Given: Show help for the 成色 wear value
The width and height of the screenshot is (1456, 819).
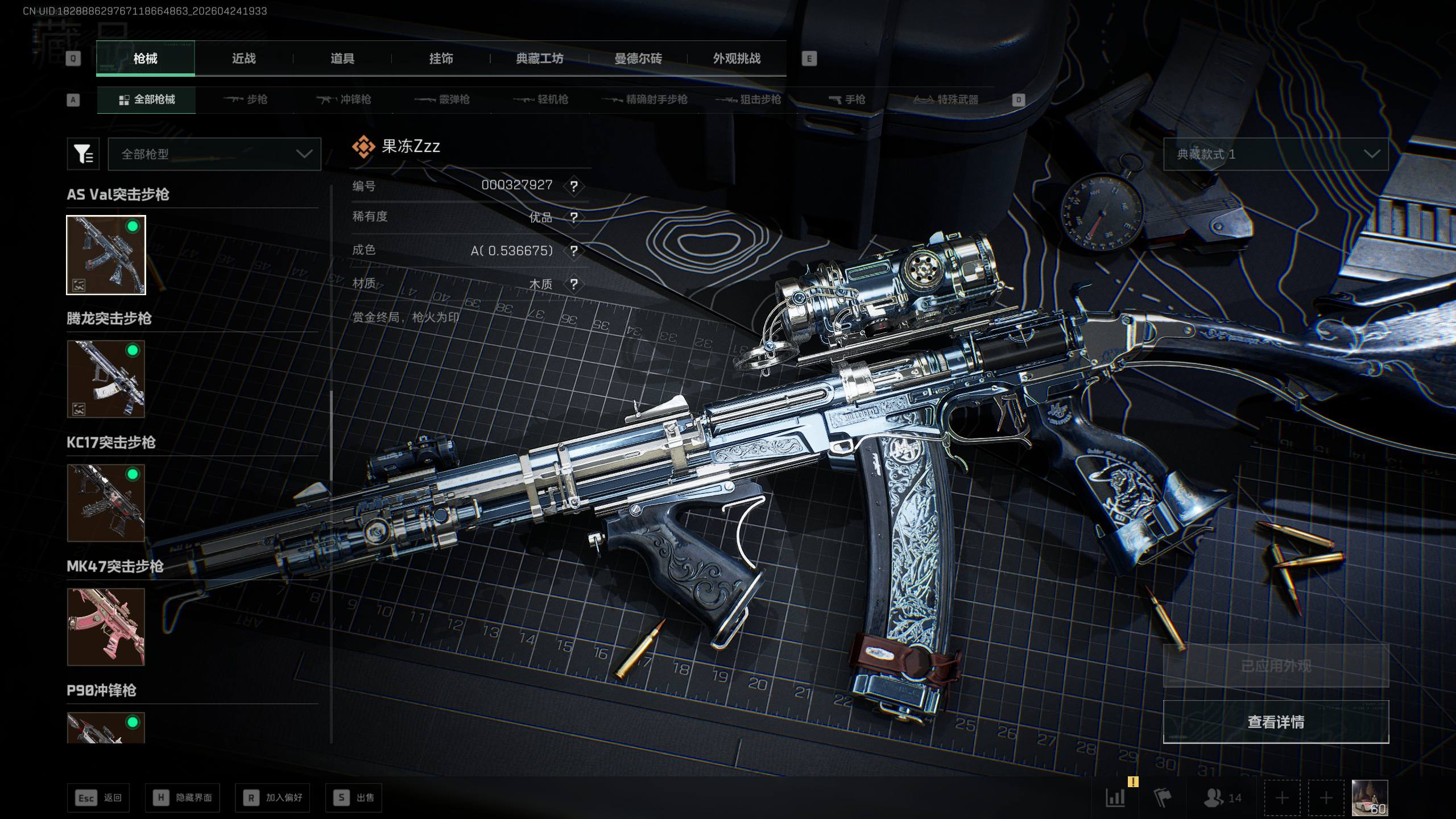Looking at the screenshot, I should click(574, 251).
